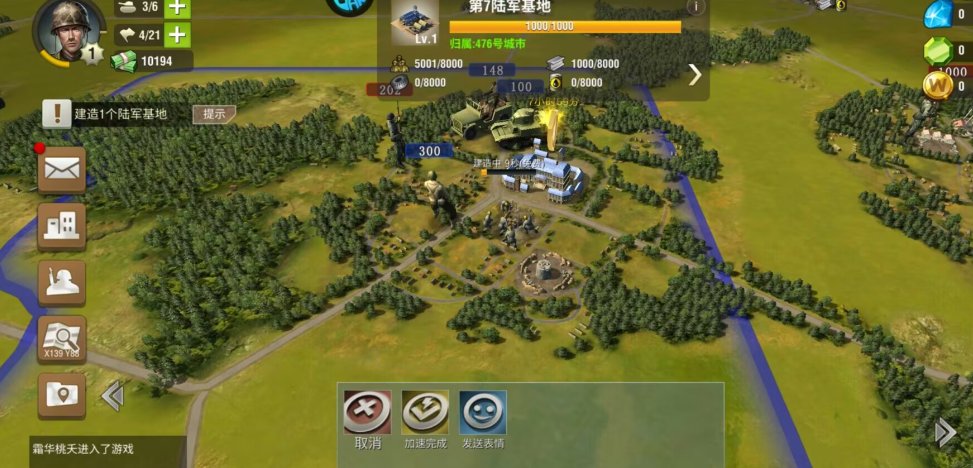Expand the bottom-right double arrow panel
The width and height of the screenshot is (973, 468).
pyautogui.click(x=945, y=432)
